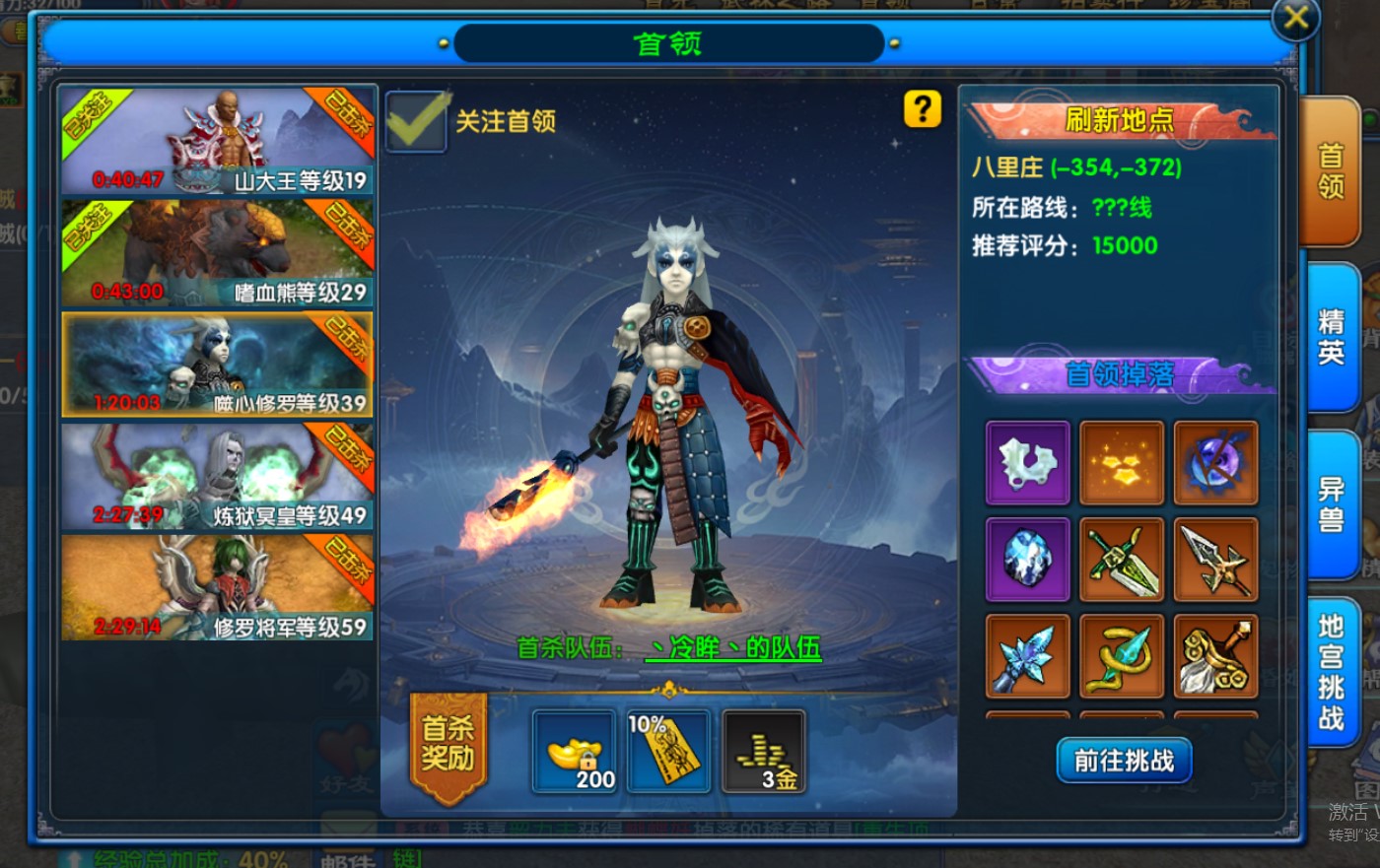
Task: View the gold ingot 200 reward
Action: [573, 752]
